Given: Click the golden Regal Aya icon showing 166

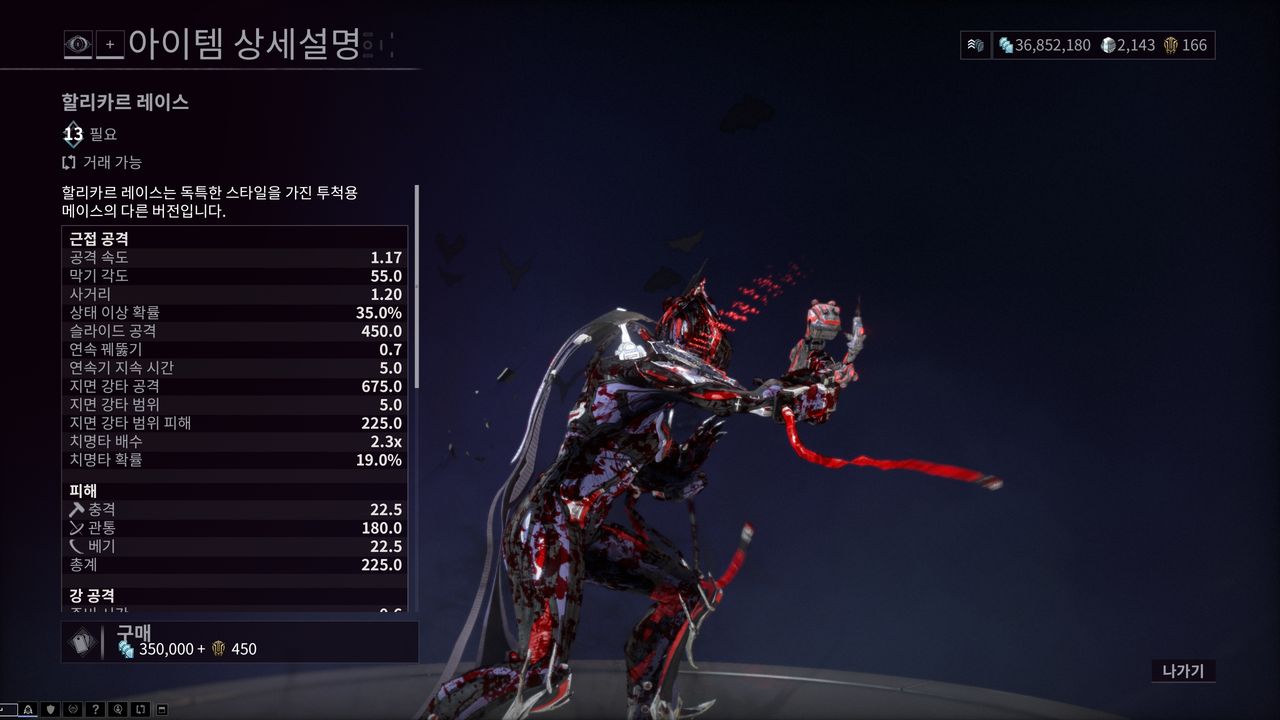Looking at the screenshot, I should (x=1171, y=45).
